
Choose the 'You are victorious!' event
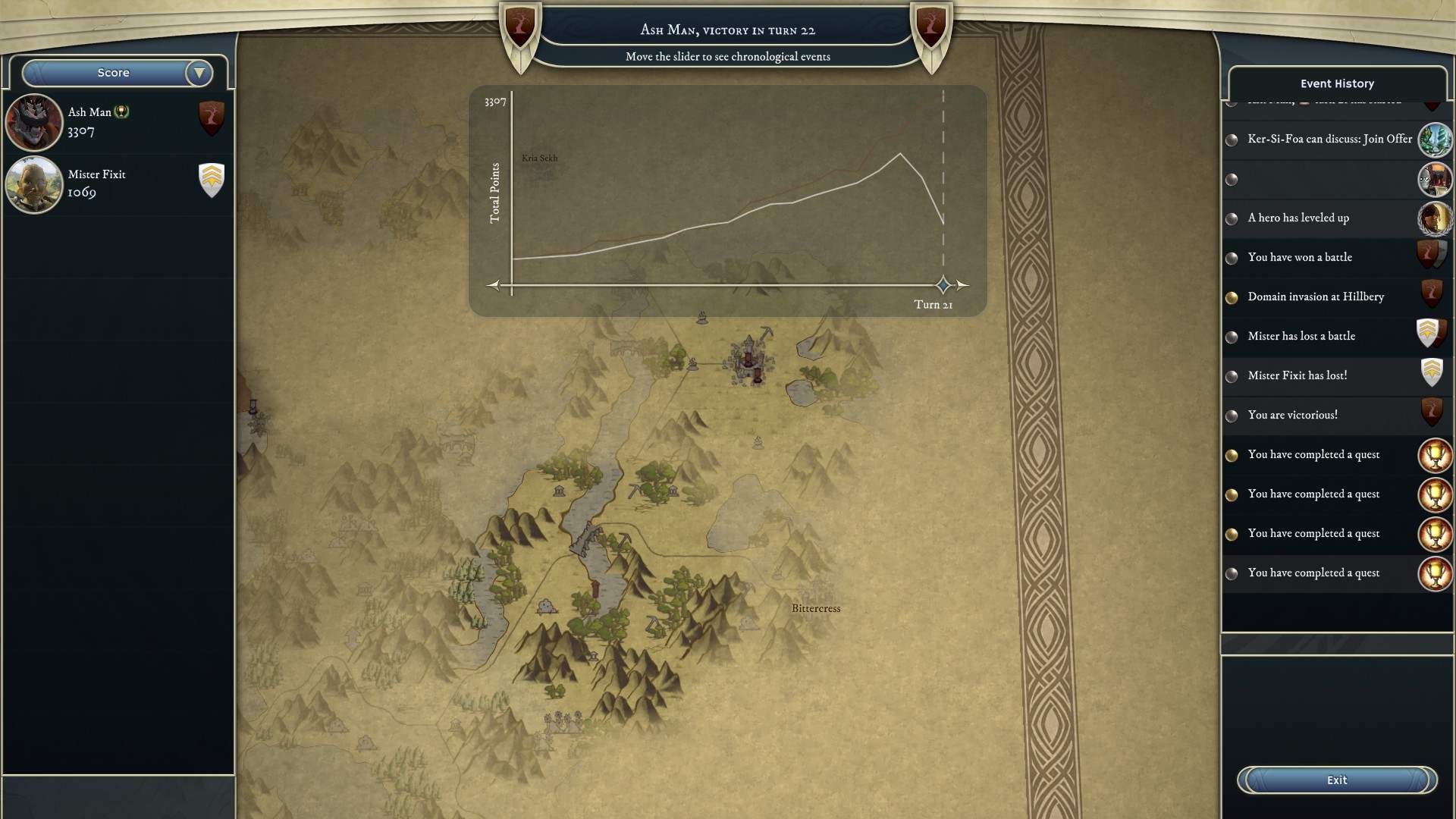click(1292, 415)
